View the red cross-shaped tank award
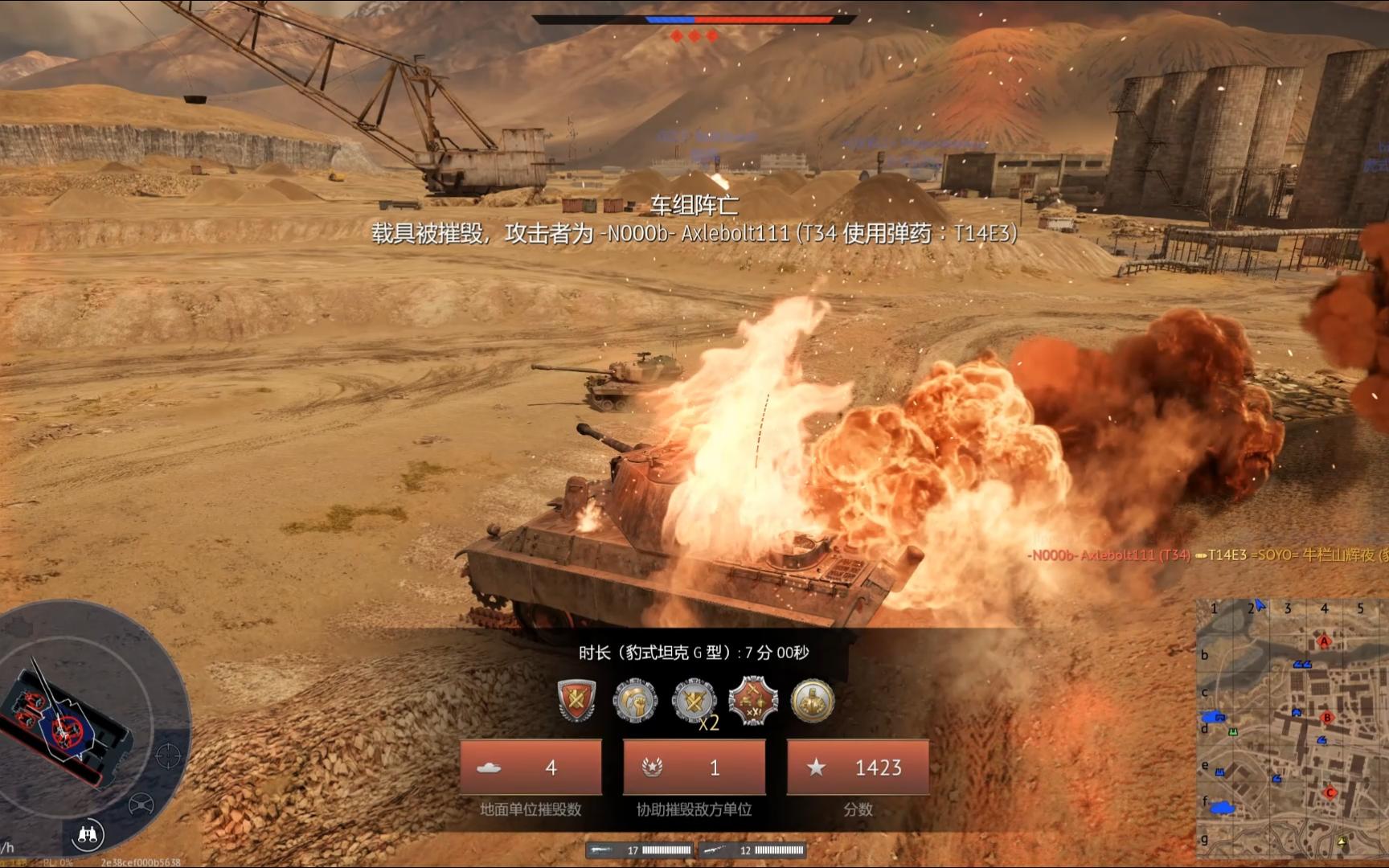Image resolution: width=1389 pixels, height=868 pixels. [753, 700]
